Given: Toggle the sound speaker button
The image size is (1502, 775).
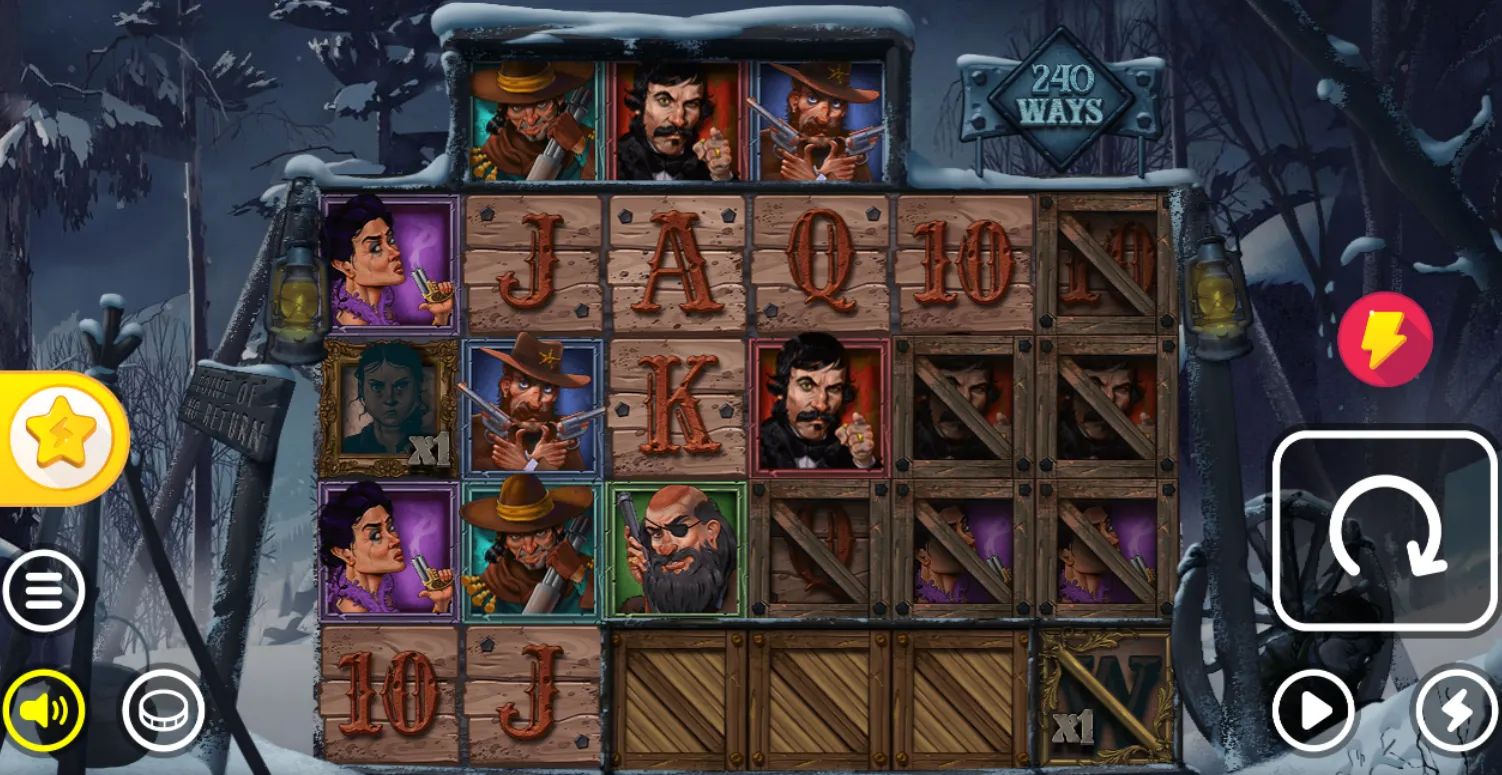Looking at the screenshot, I should (x=43, y=710).
